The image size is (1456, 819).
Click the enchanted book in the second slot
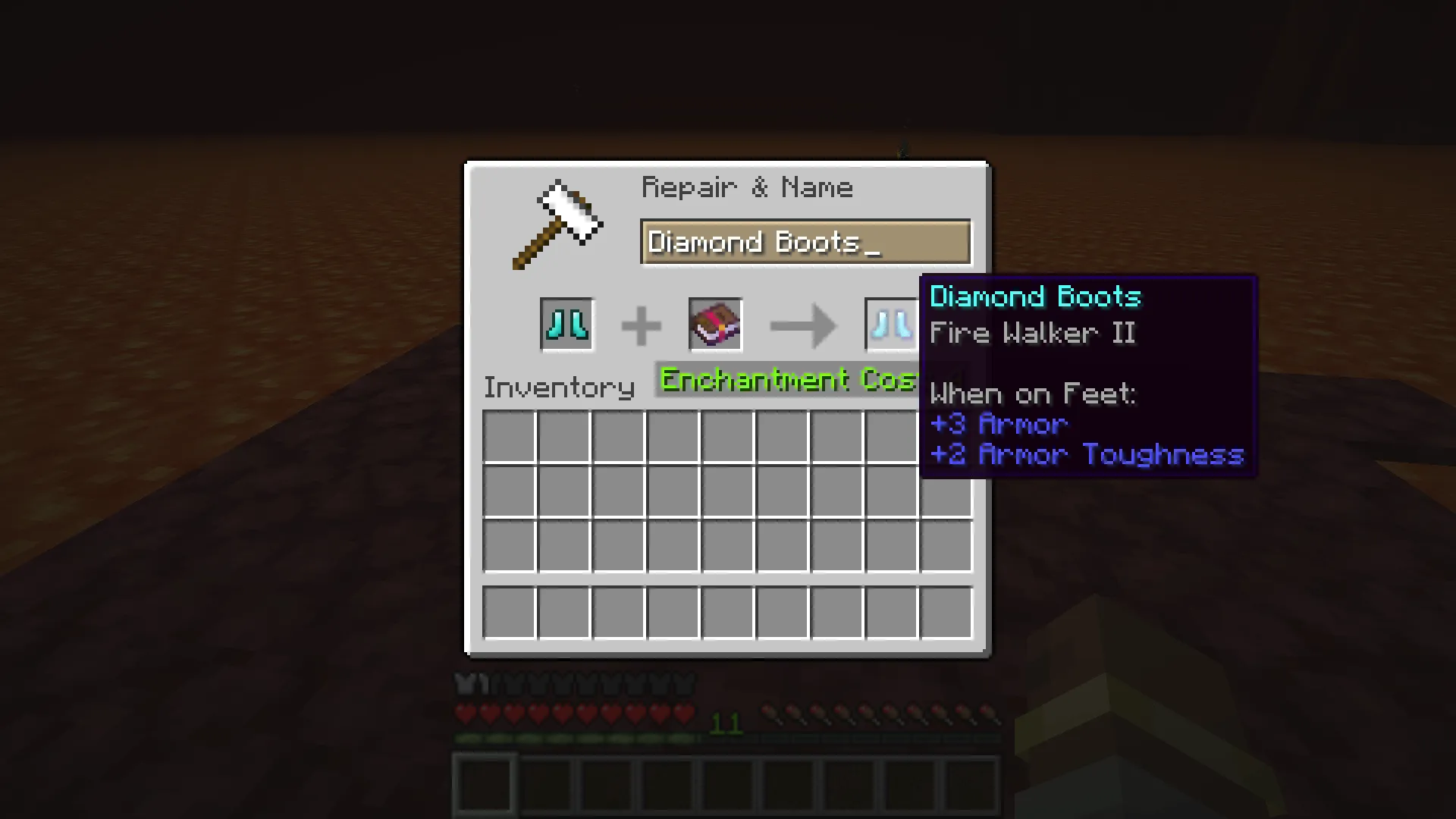click(714, 325)
